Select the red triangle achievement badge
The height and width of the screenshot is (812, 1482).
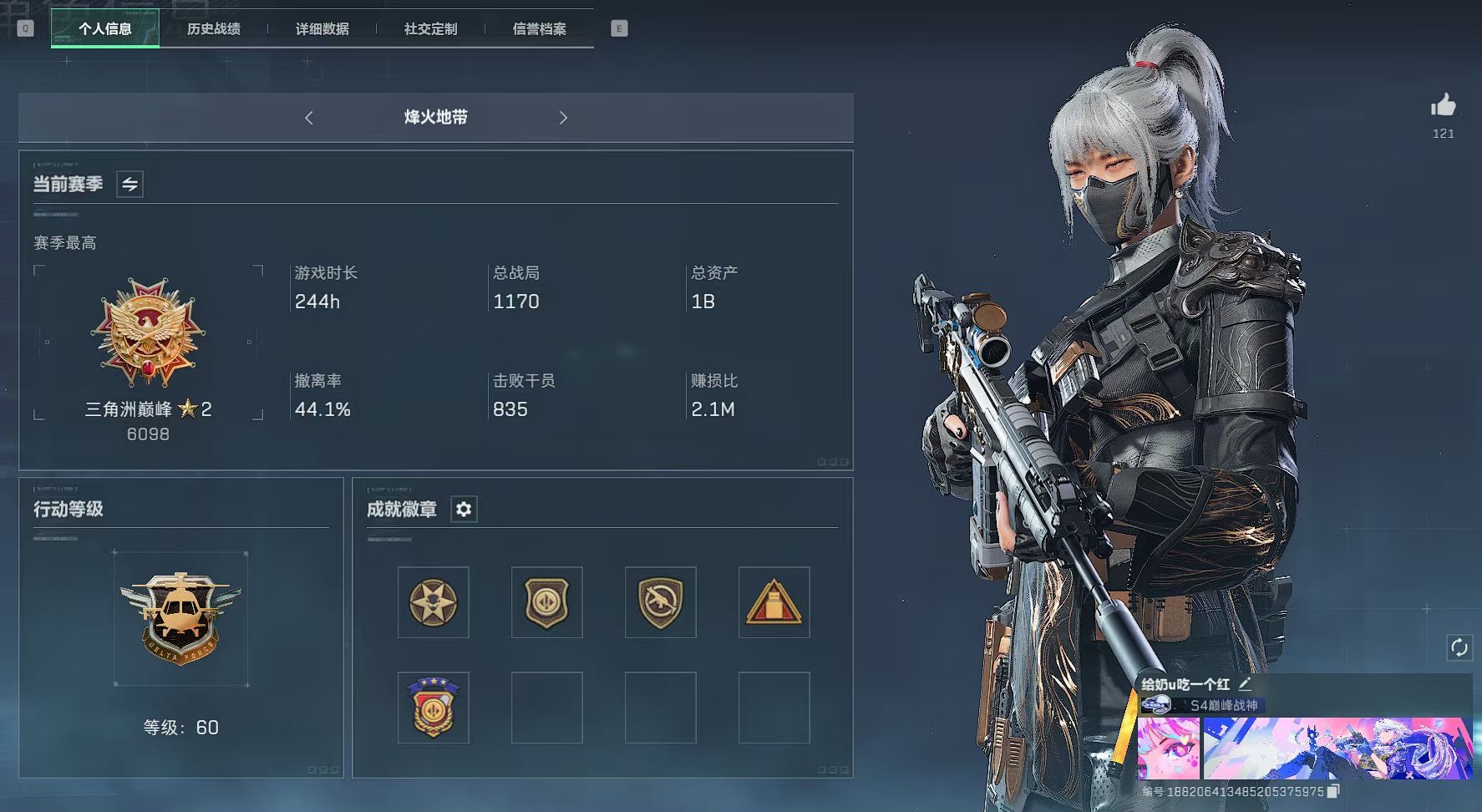[x=774, y=602]
